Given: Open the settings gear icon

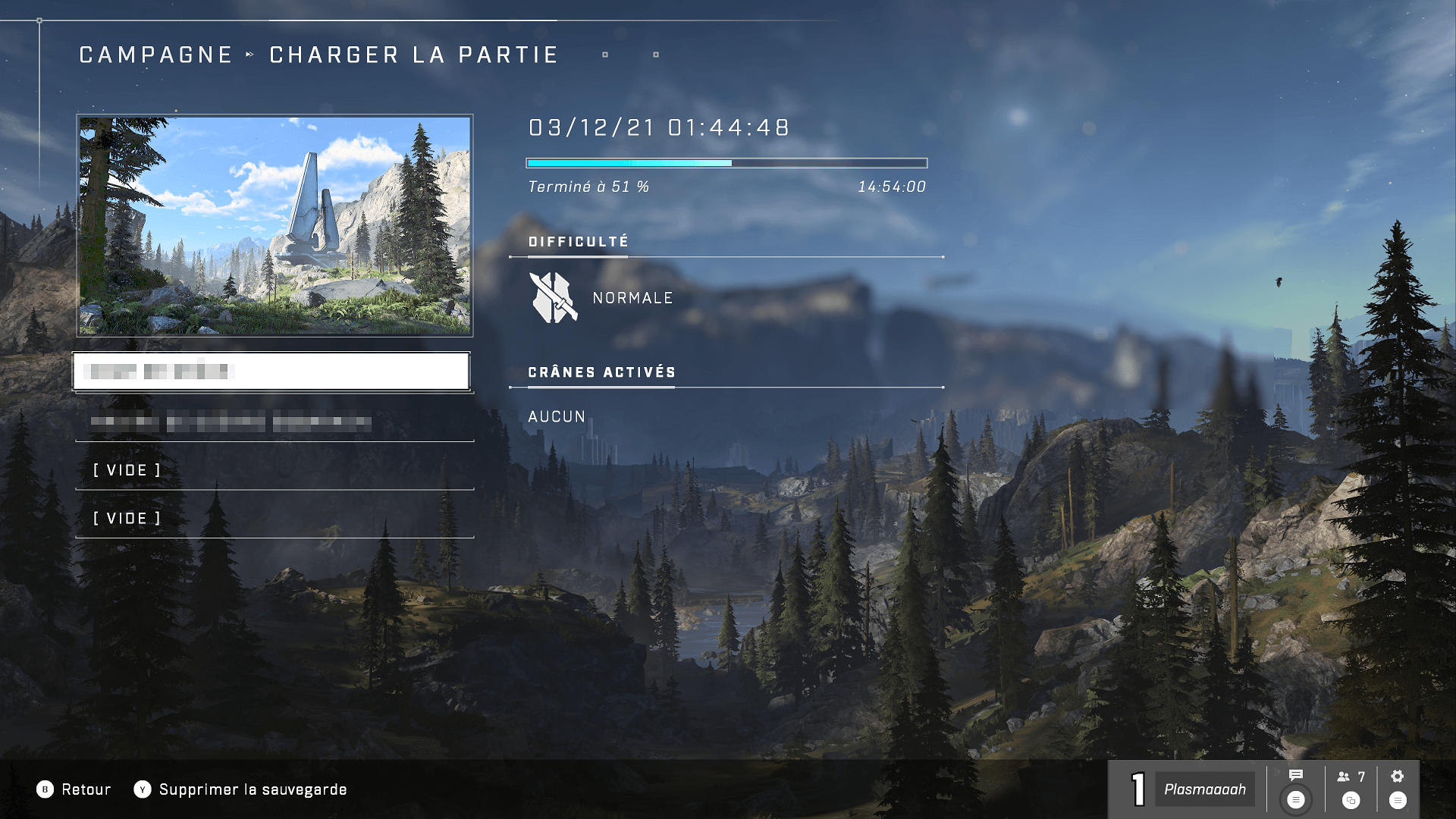Looking at the screenshot, I should [1398, 777].
